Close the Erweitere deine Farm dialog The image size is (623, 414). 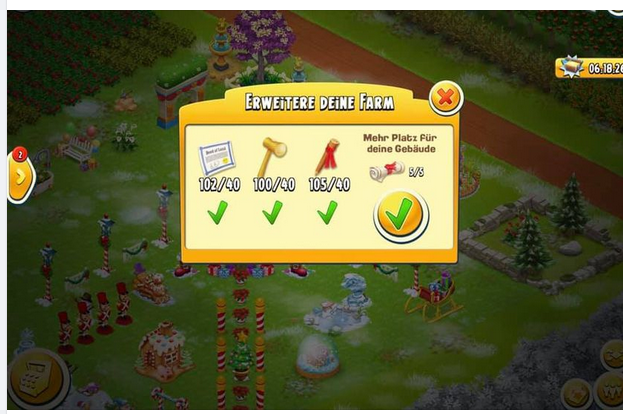445,98
